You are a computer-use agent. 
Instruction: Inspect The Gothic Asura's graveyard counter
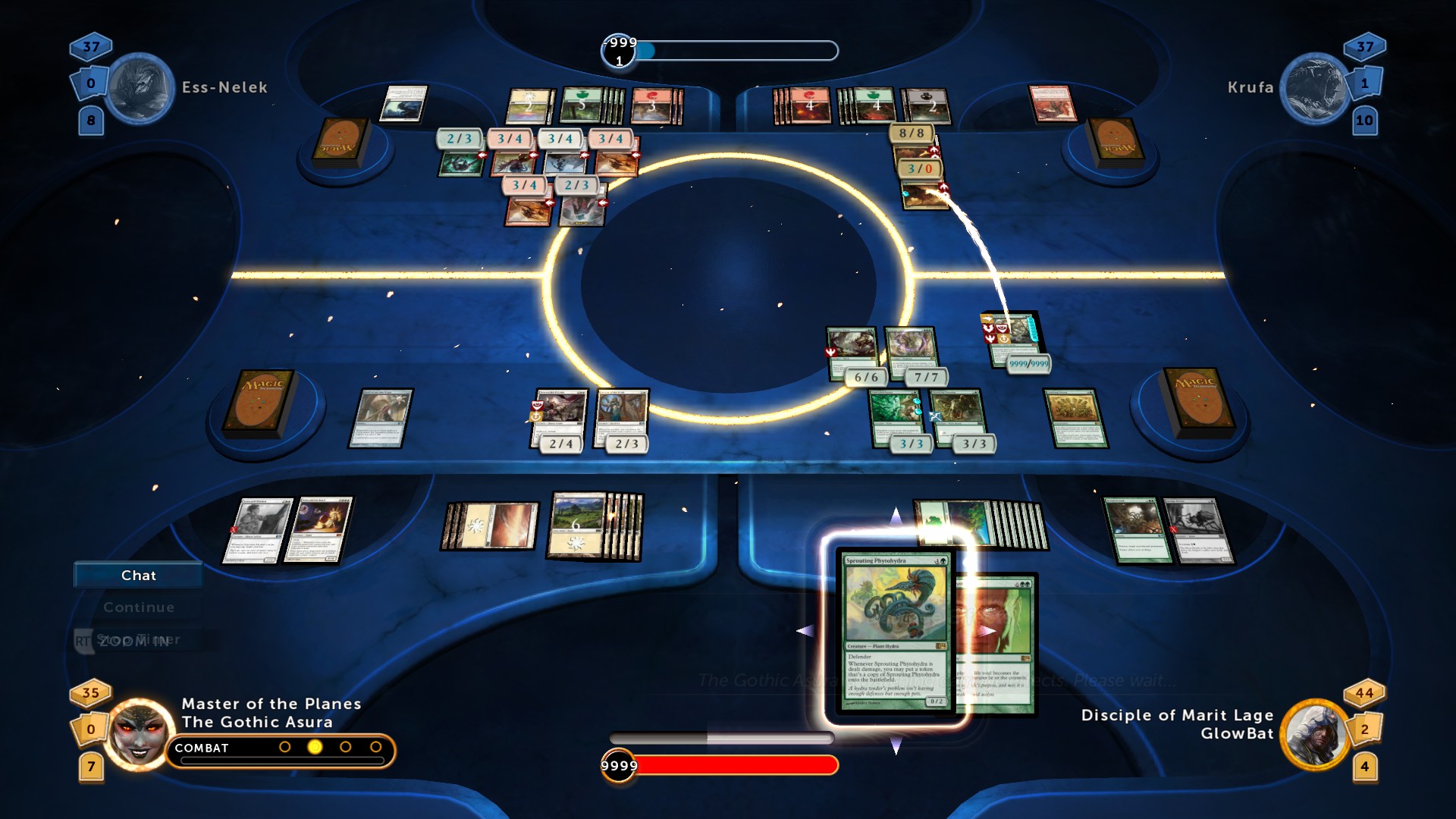91,767
